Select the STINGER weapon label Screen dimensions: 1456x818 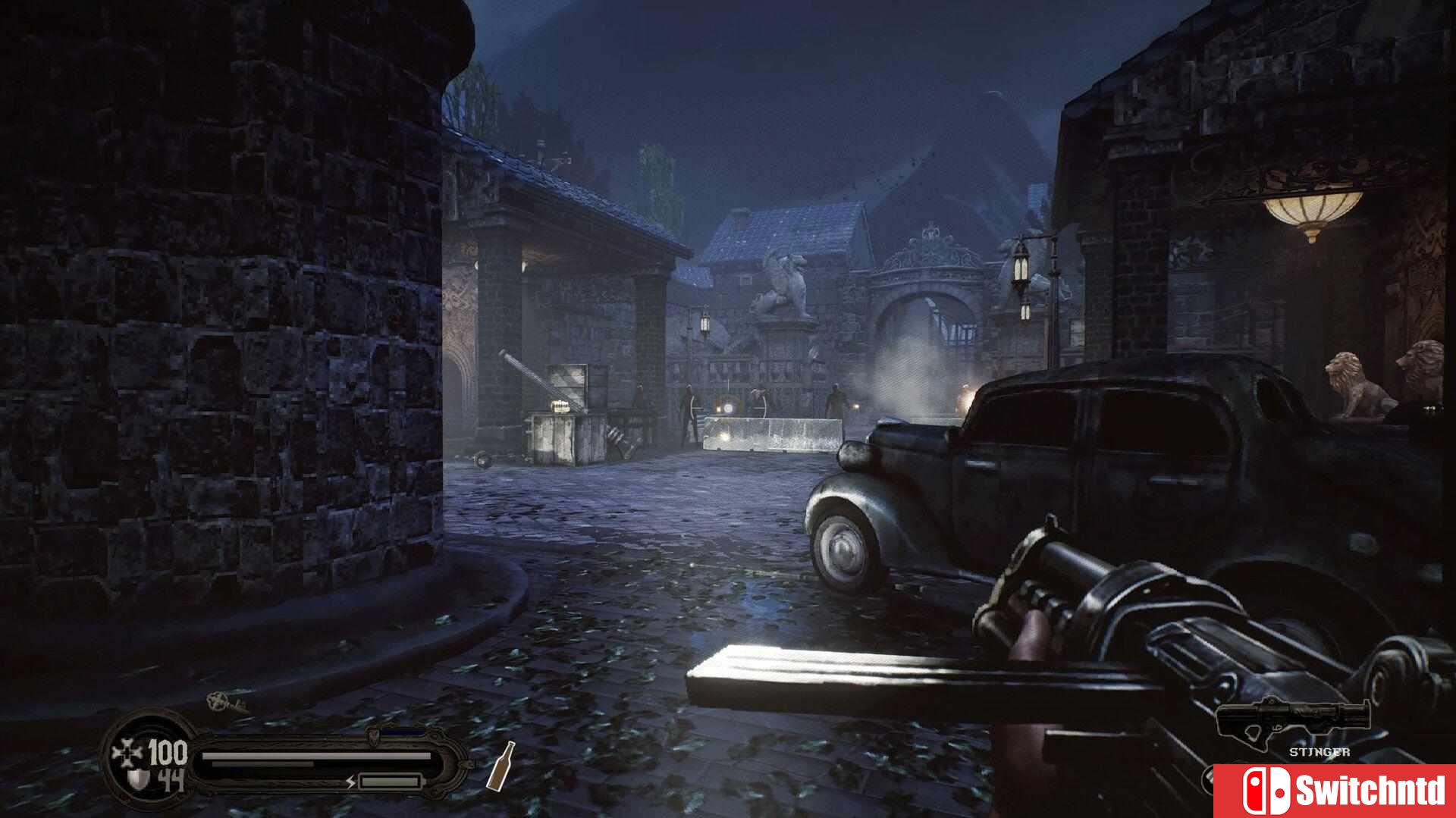(1320, 753)
